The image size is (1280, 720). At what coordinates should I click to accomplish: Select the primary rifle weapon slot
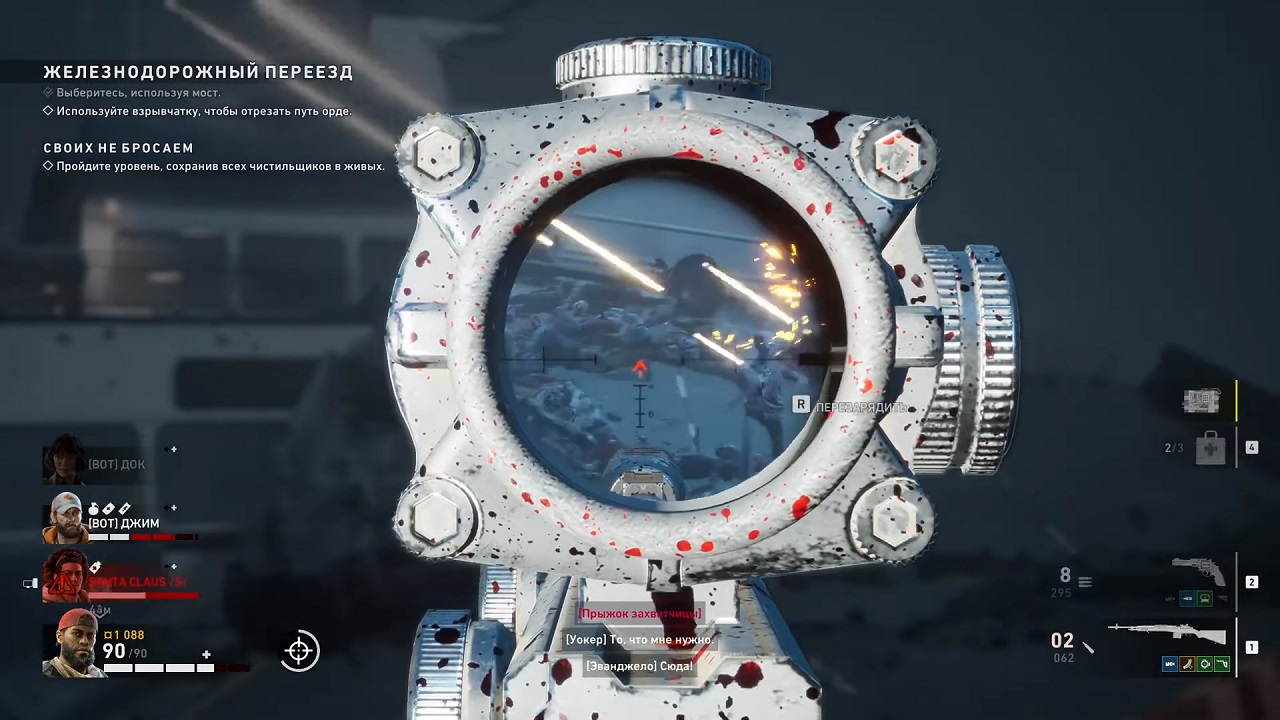(x=1168, y=635)
